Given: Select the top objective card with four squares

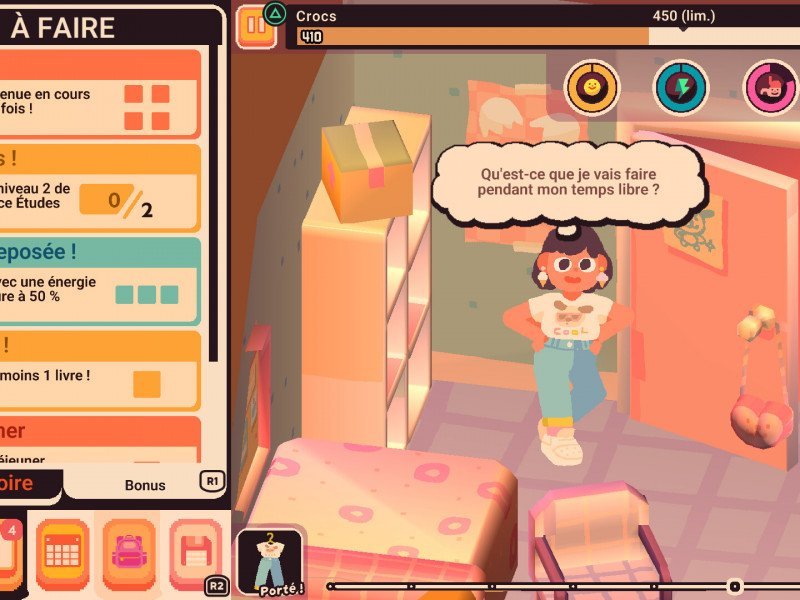Looking at the screenshot, I should [100, 95].
